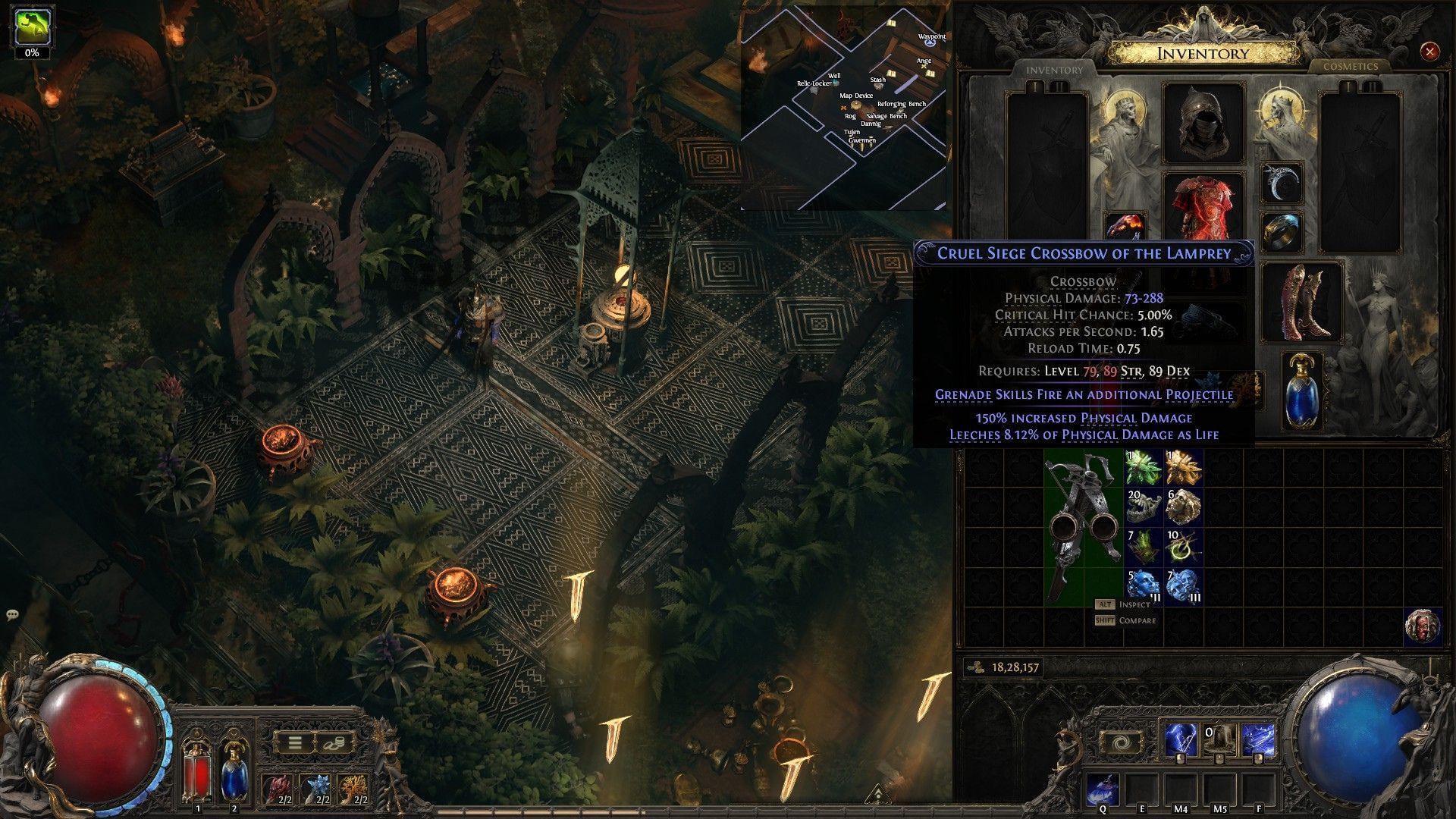Select the equipped red boots

point(1303,301)
